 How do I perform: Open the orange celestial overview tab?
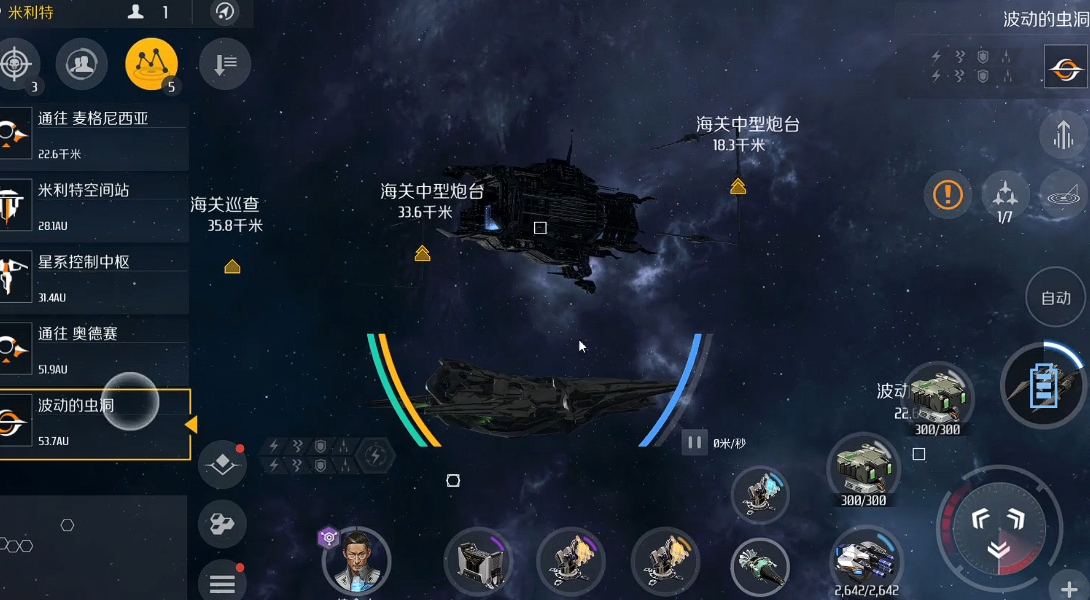(x=151, y=65)
